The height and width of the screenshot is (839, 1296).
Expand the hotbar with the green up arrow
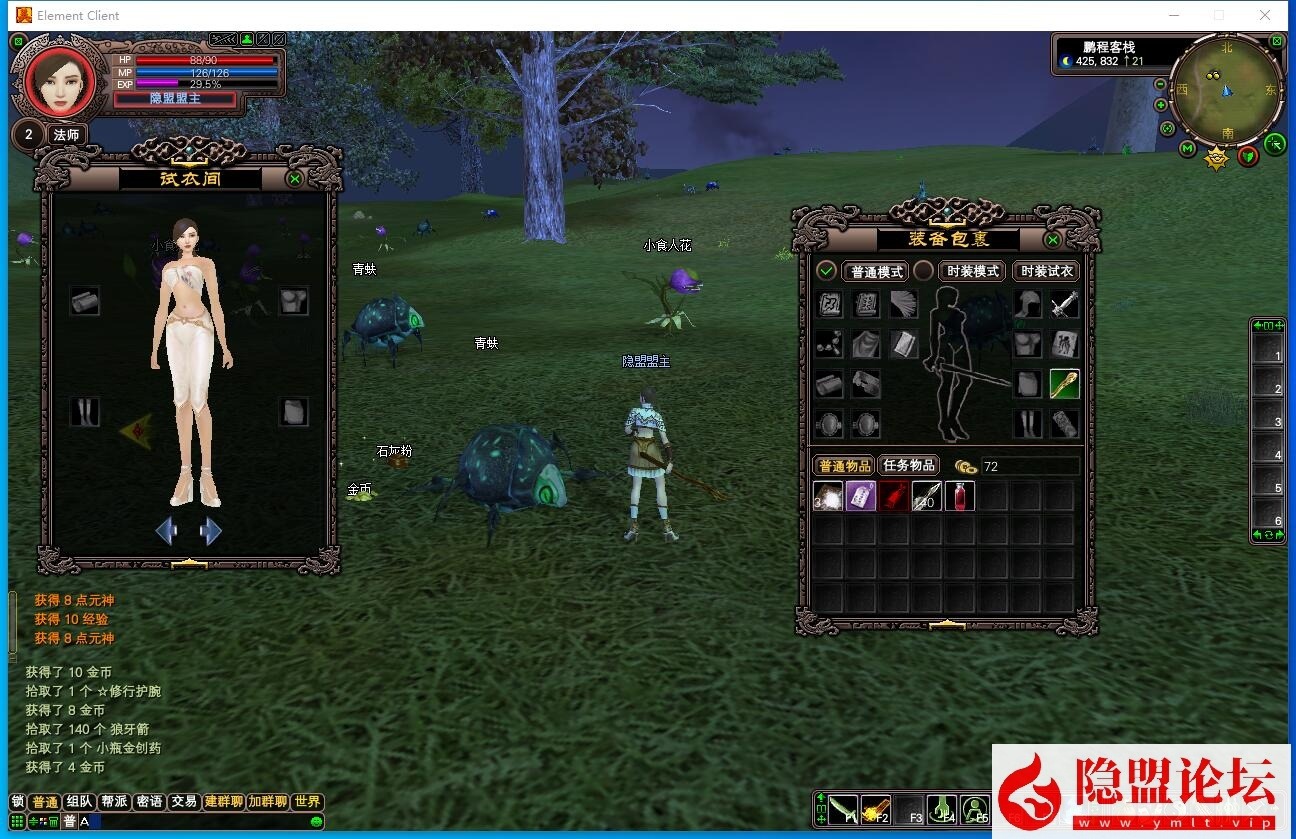821,796
